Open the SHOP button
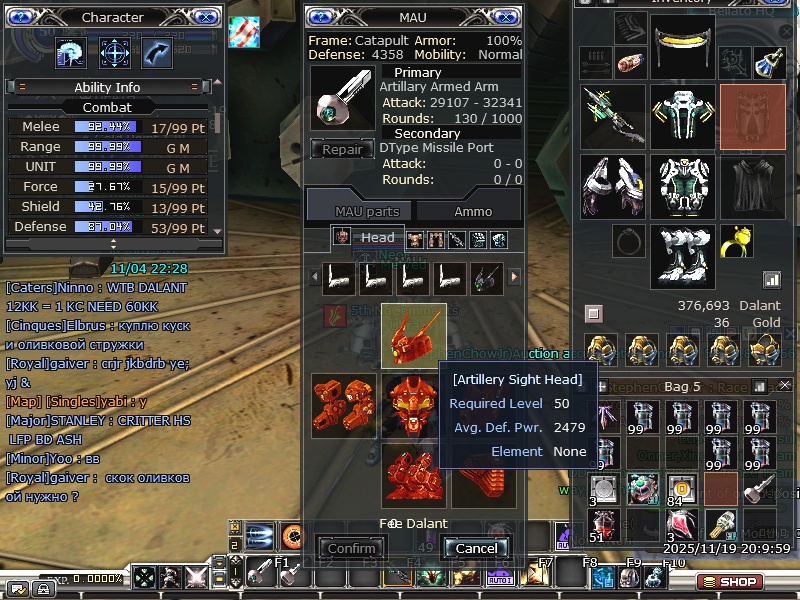800x600 pixels. pyautogui.click(x=729, y=581)
